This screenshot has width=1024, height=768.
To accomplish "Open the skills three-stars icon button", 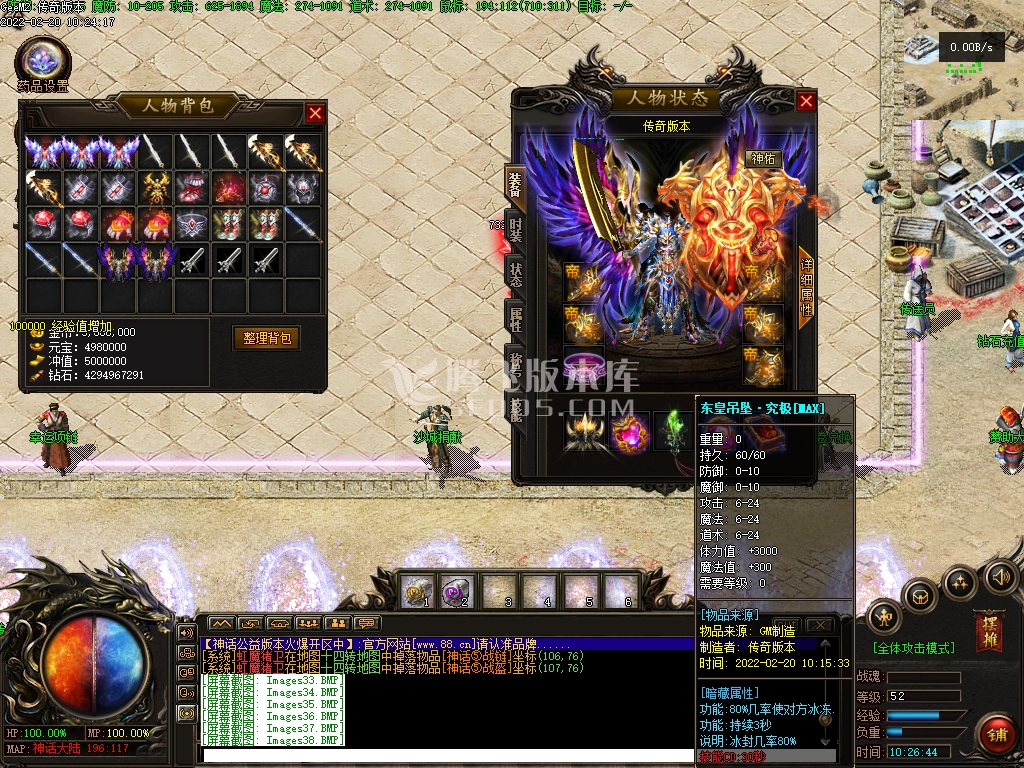I will coord(961,582).
